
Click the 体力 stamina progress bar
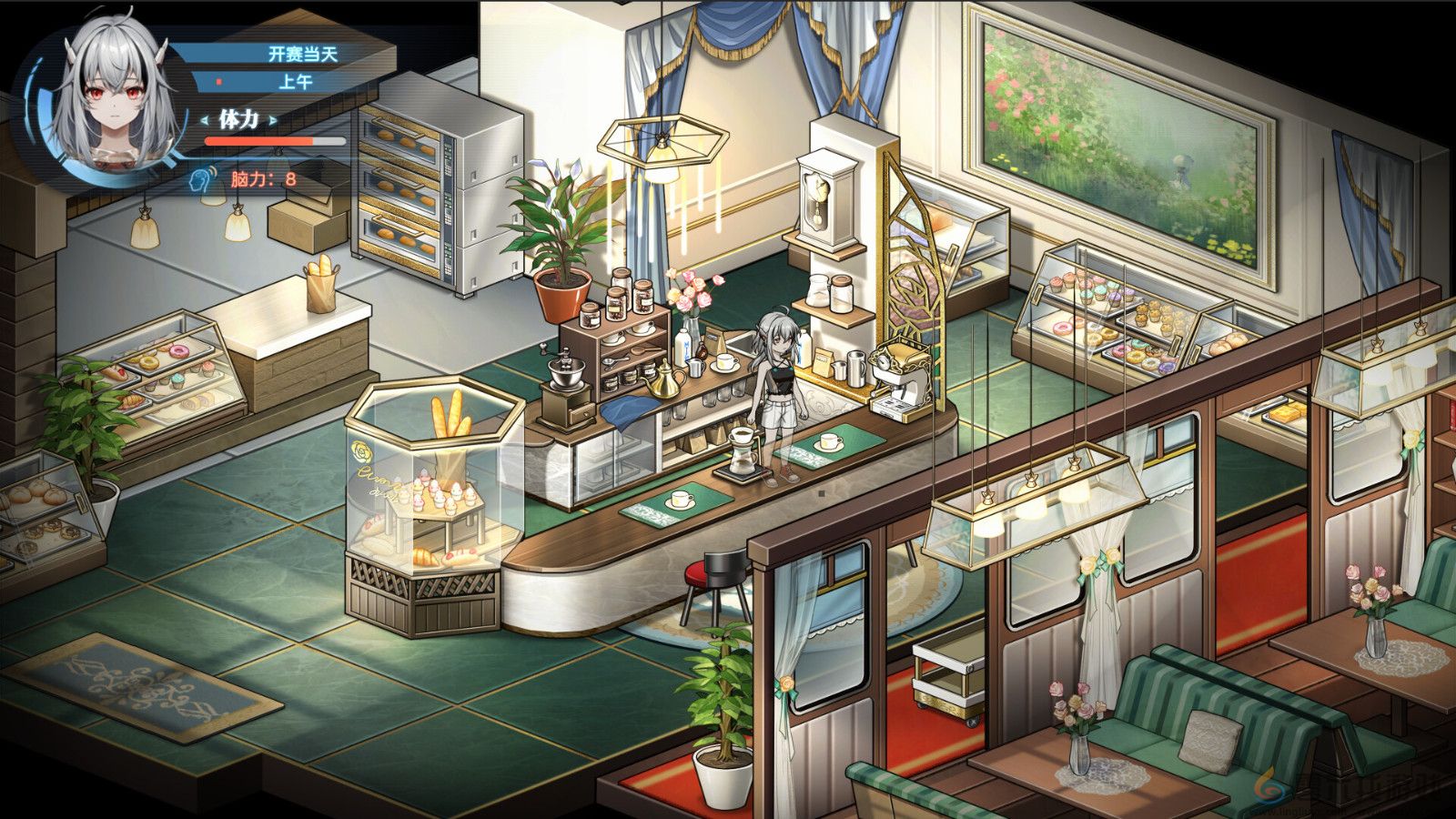tap(273, 141)
